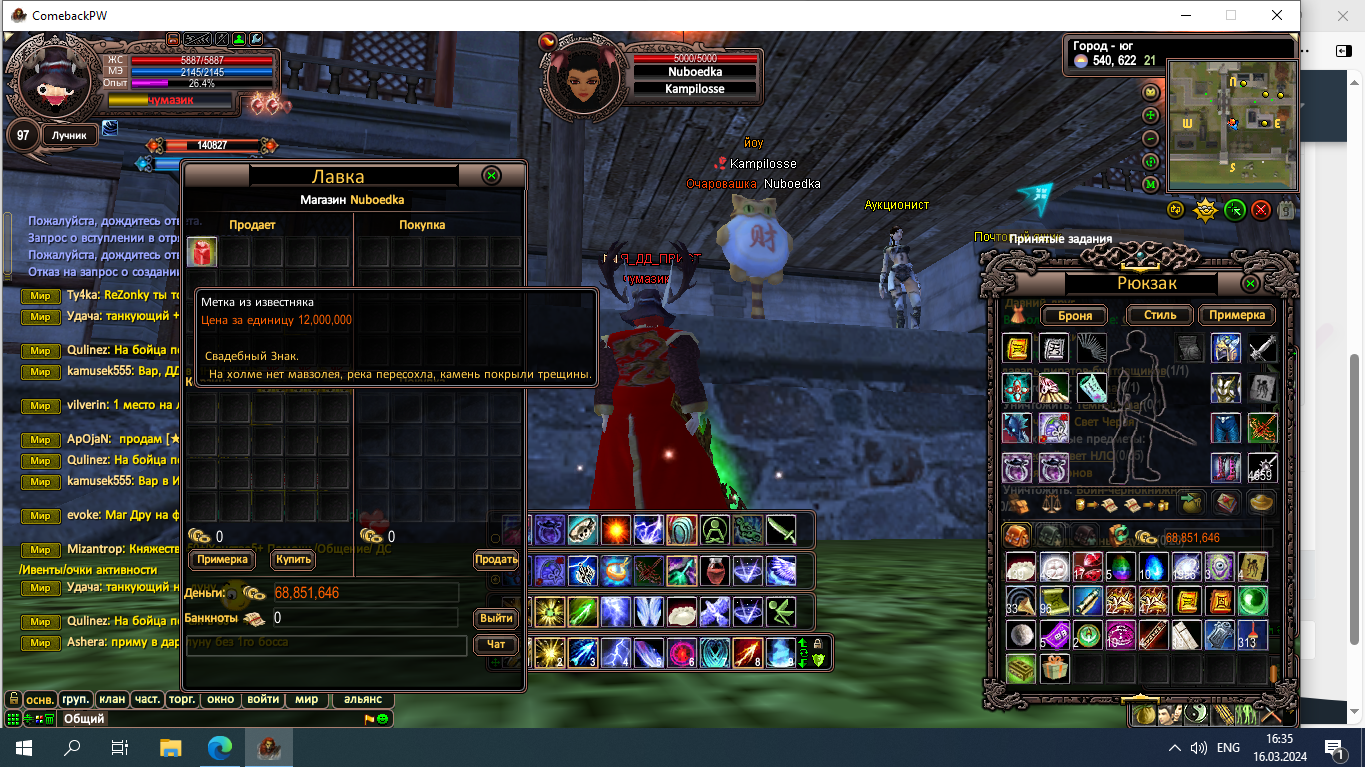Open chat with seller via Чат

pyautogui.click(x=496, y=645)
